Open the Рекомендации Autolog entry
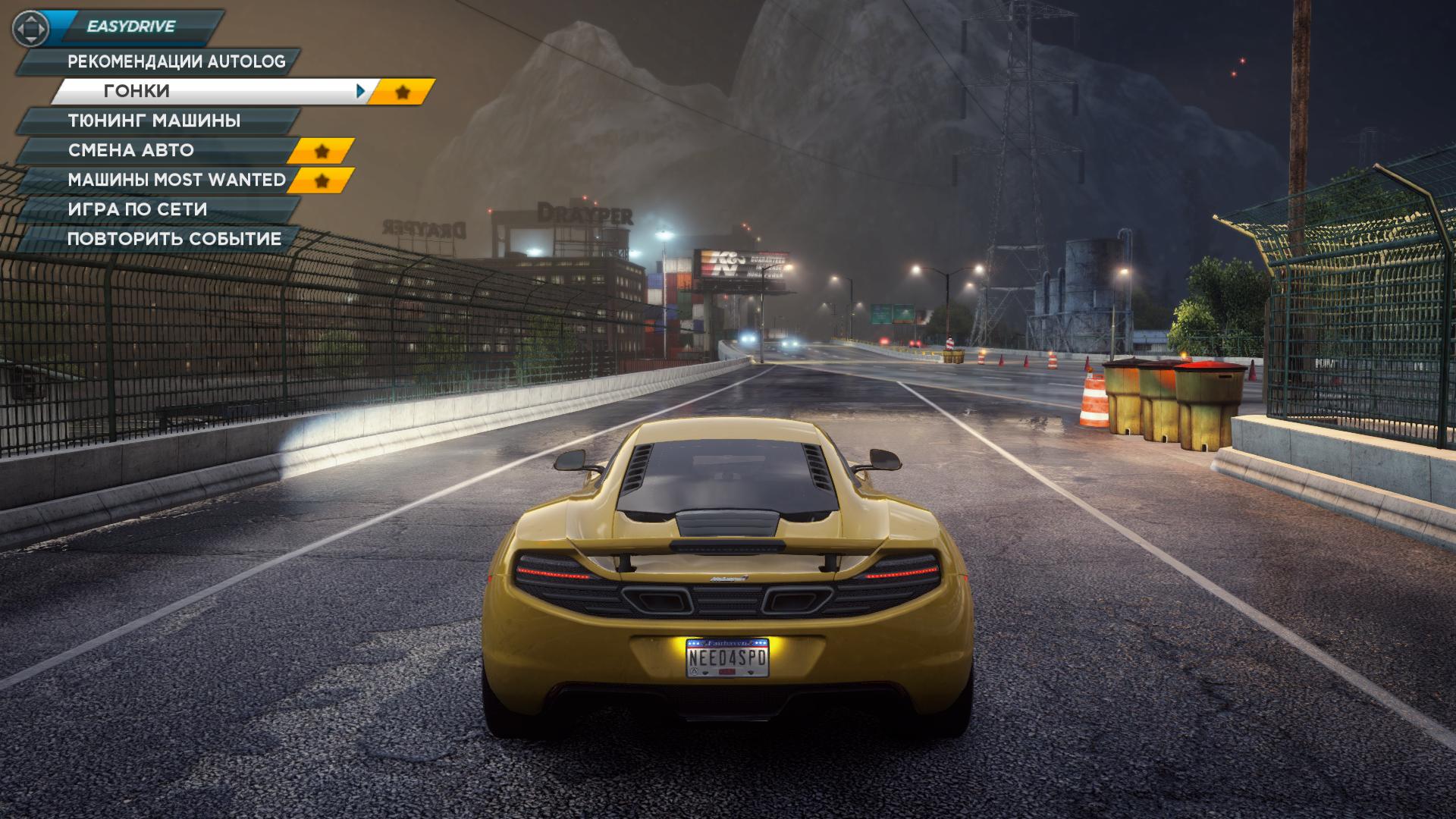Screen dimensions: 1456x819 (x=176, y=61)
